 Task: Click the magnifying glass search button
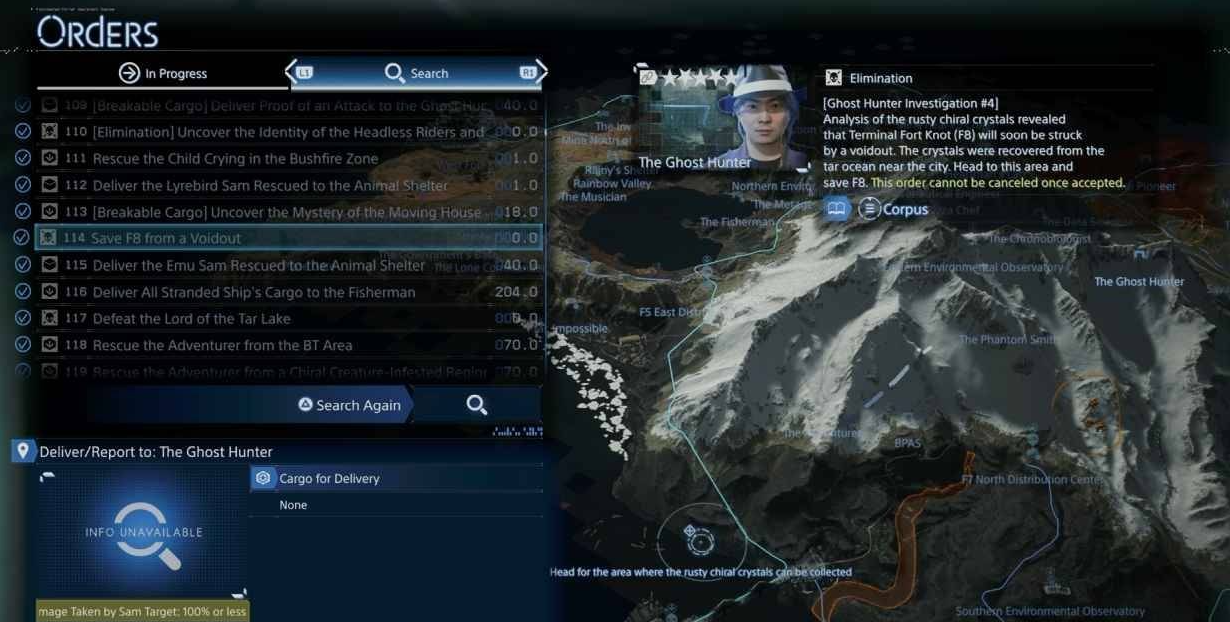[477, 405]
